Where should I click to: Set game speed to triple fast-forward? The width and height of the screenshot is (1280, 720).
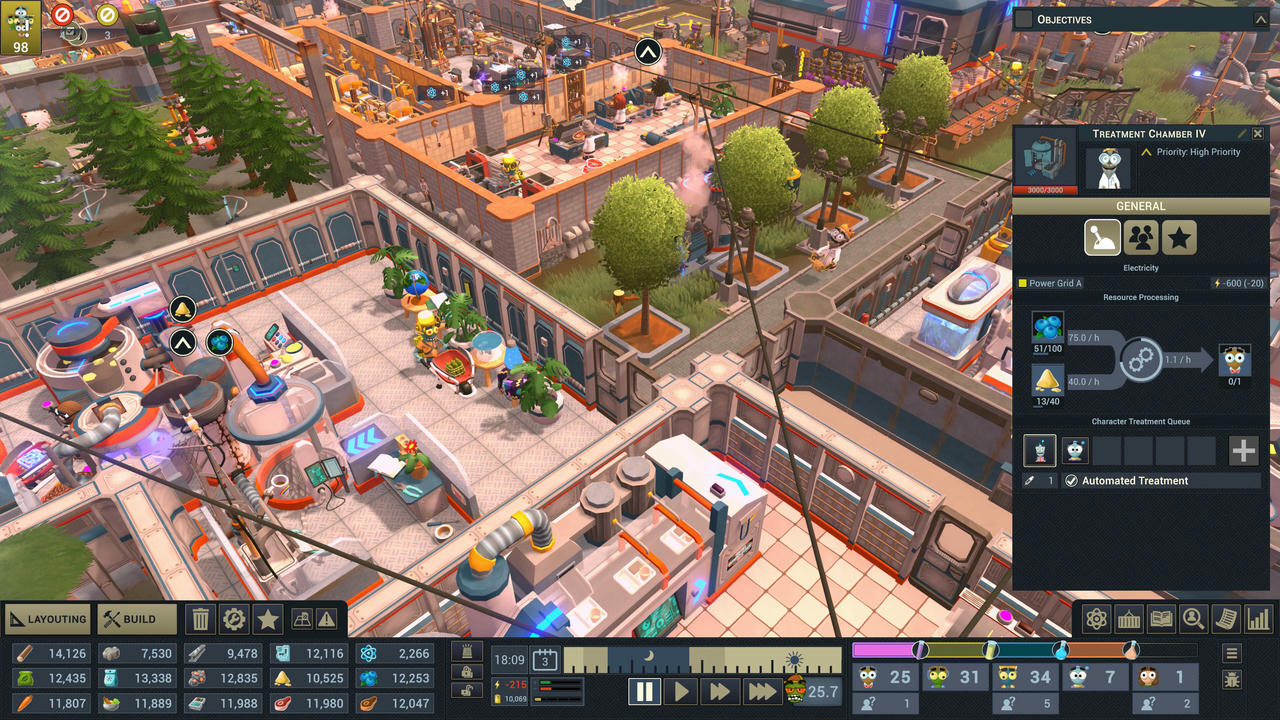click(x=762, y=691)
